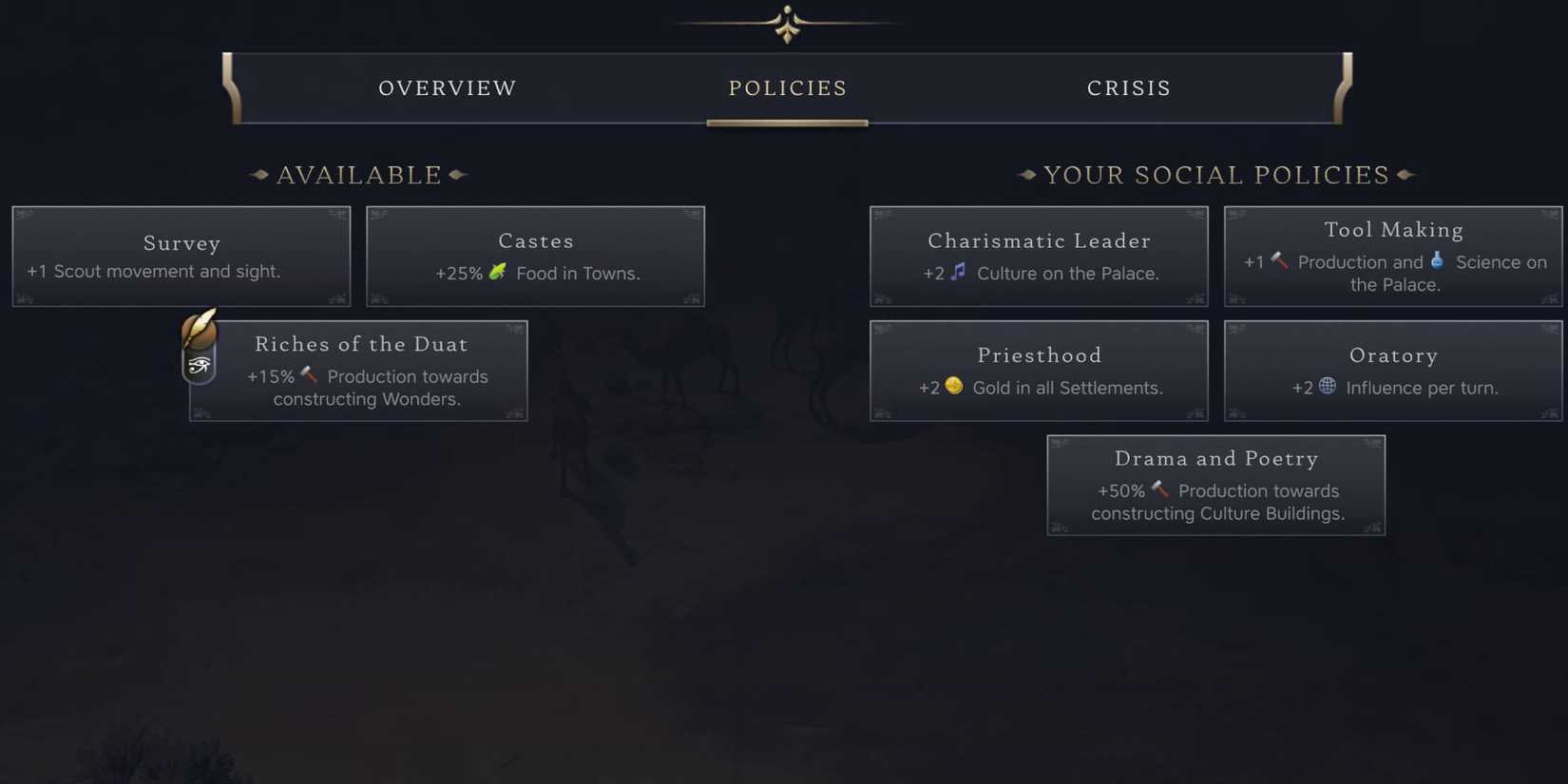
Task: Click the Influence globe icon in the Oratory card
Action: point(1326,386)
